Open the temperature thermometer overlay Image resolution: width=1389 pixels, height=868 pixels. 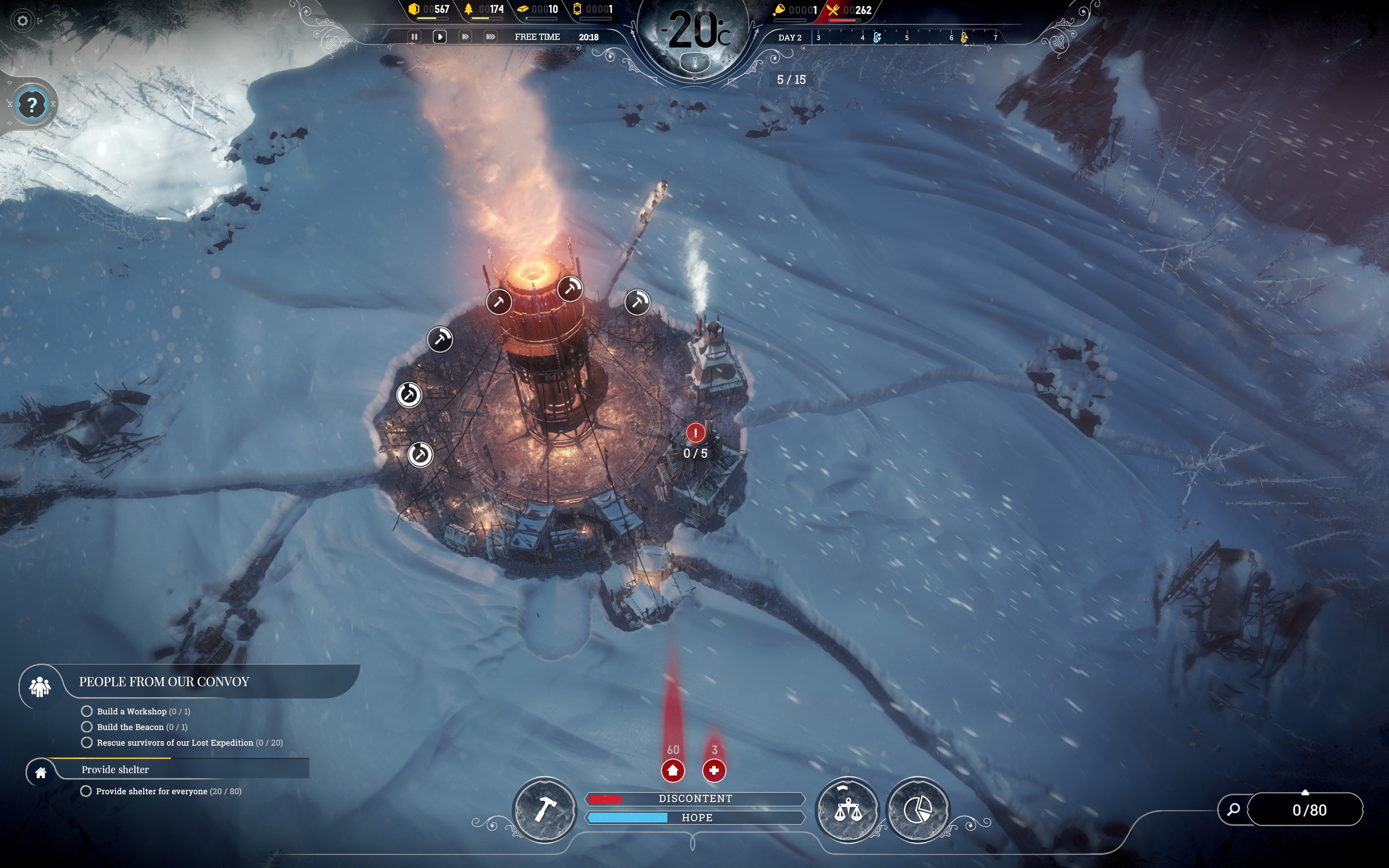point(695,62)
